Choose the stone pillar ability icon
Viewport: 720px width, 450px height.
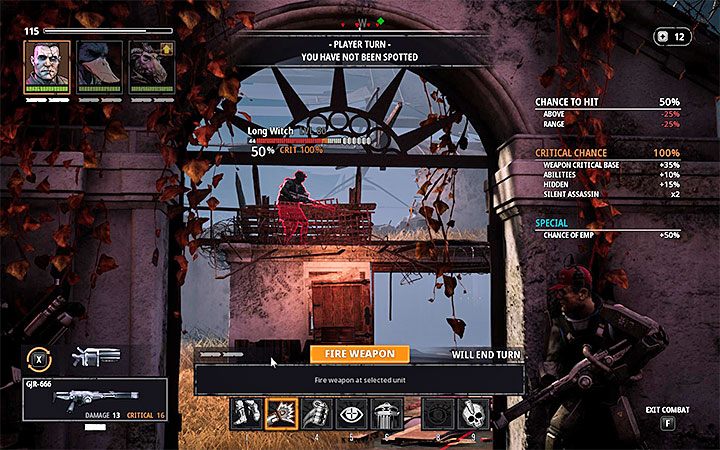coord(385,412)
